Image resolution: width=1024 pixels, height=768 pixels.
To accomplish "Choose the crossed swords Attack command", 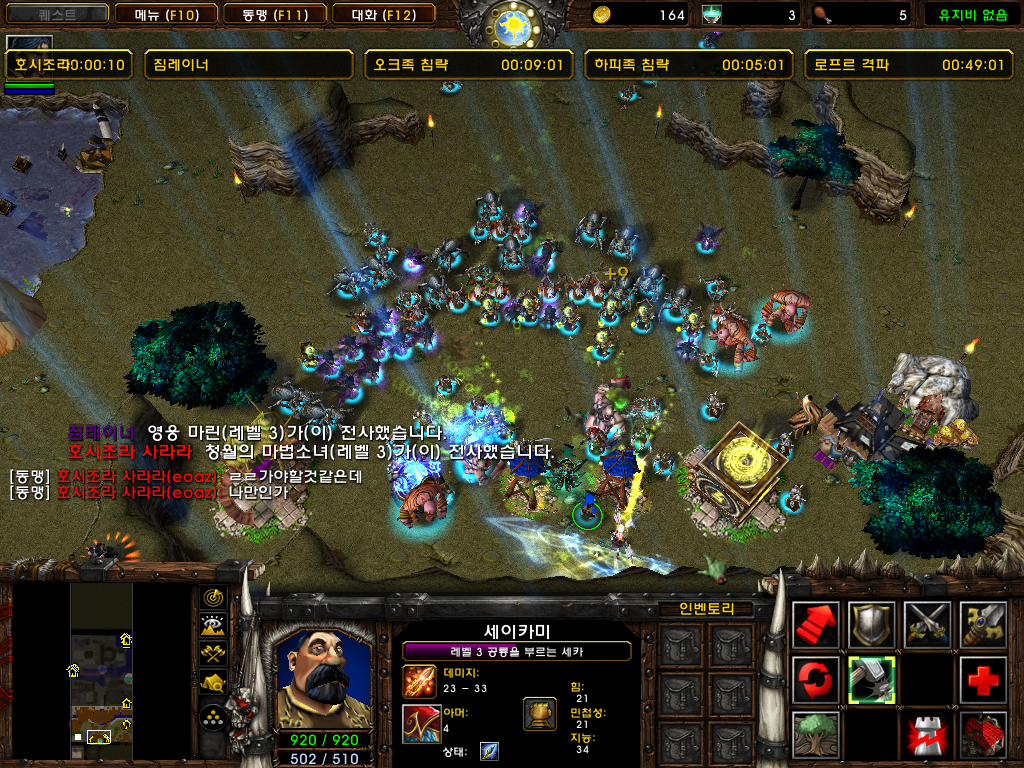I will 927,625.
